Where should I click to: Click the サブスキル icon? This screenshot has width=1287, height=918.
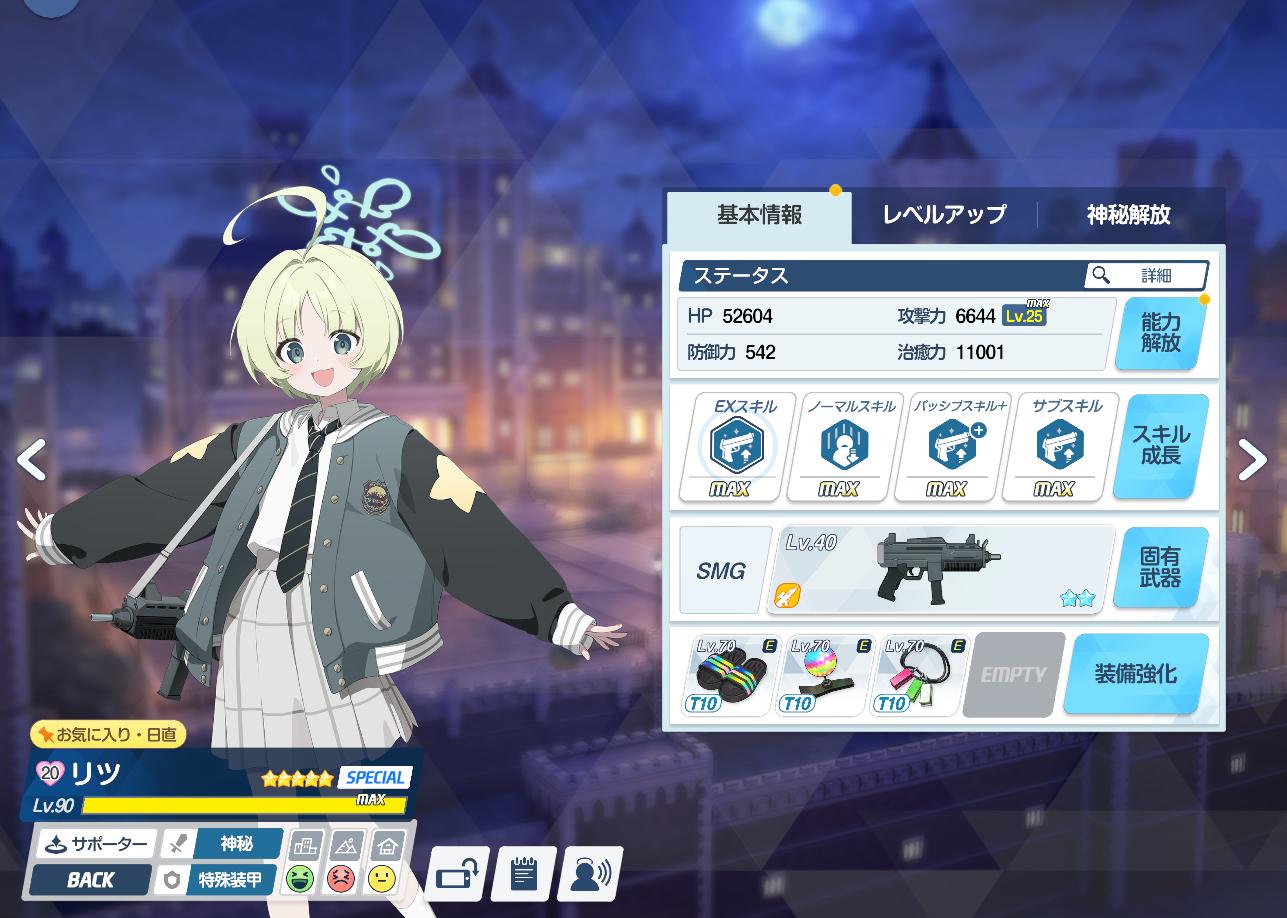pos(1059,446)
